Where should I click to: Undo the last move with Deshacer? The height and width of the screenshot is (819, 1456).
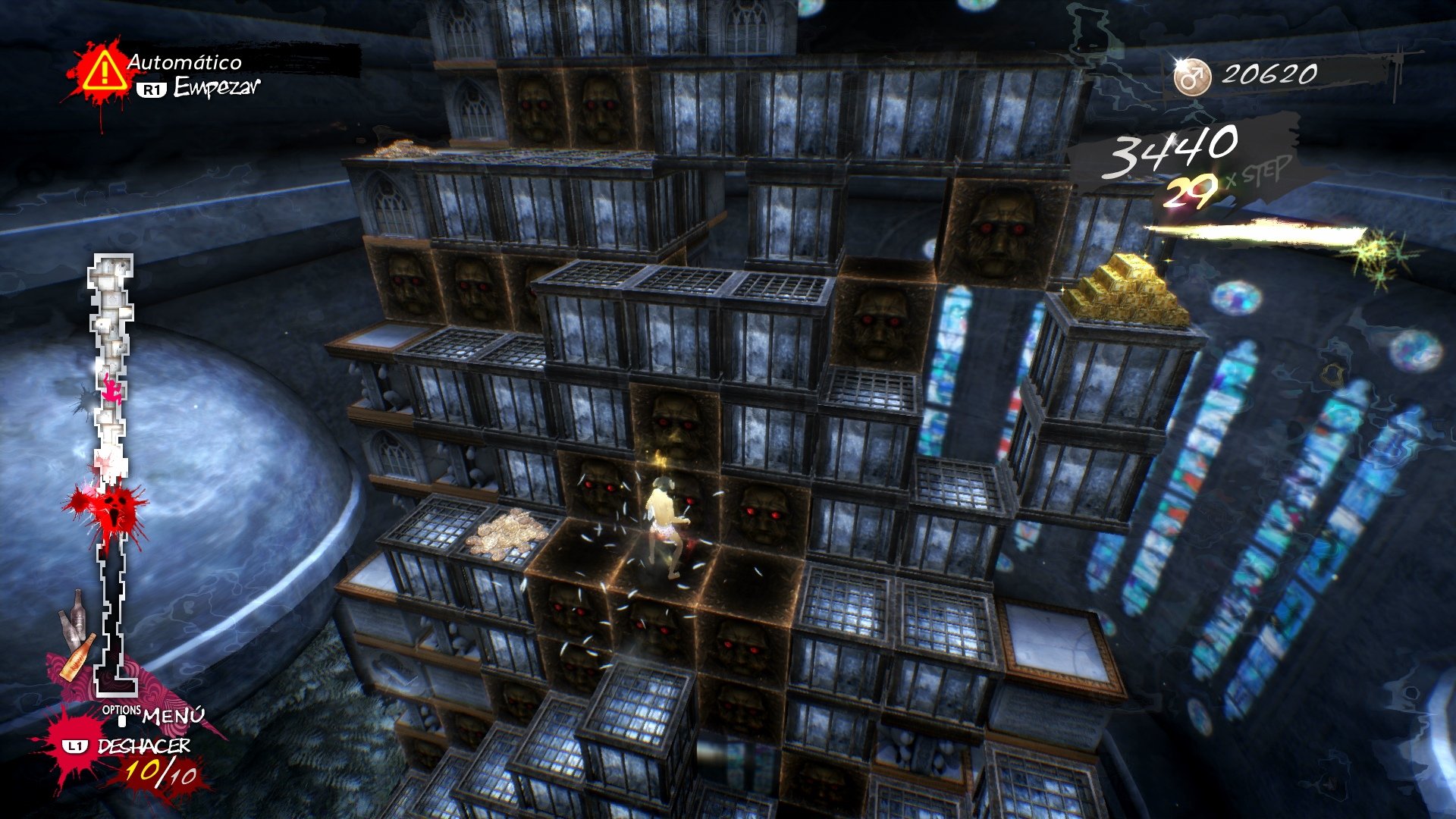click(143, 746)
